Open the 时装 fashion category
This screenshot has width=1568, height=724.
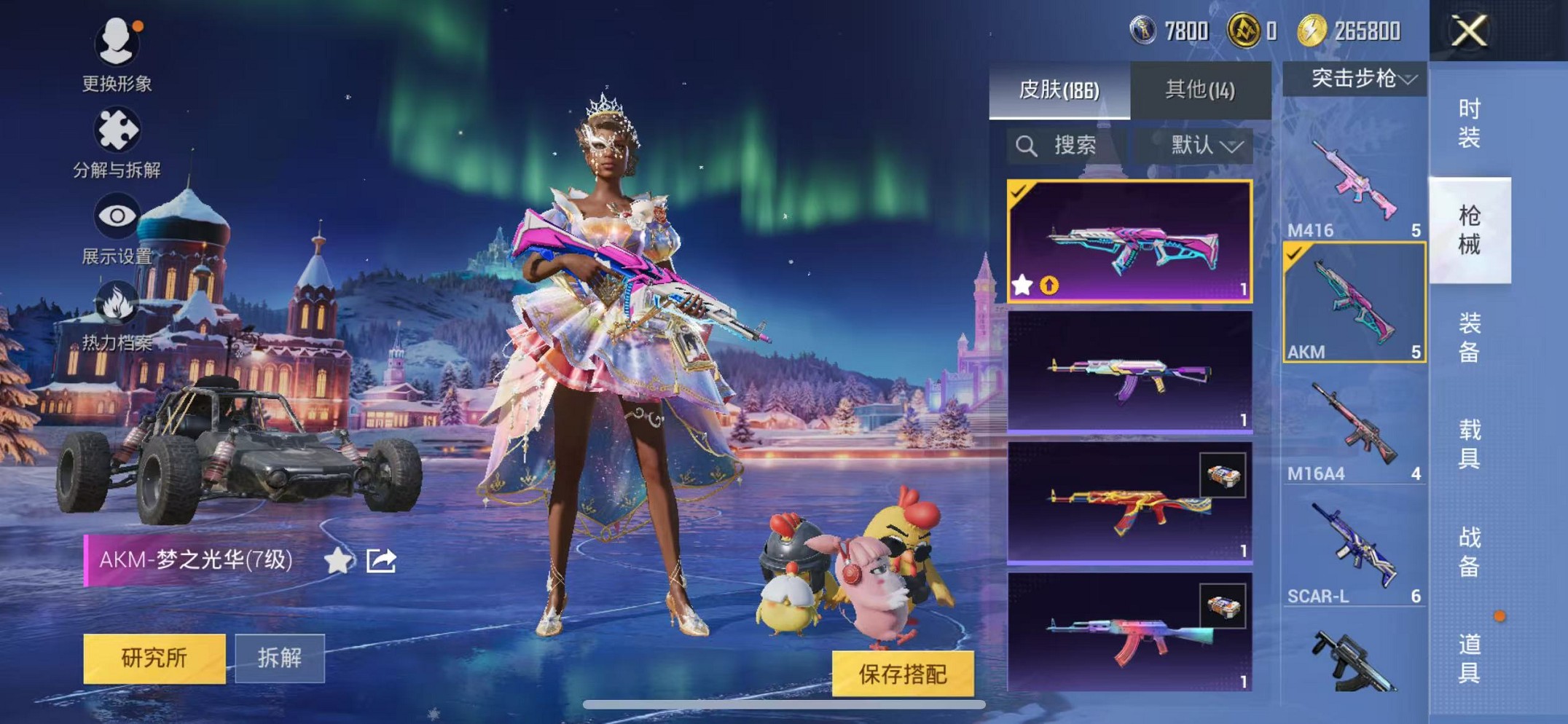1469,123
